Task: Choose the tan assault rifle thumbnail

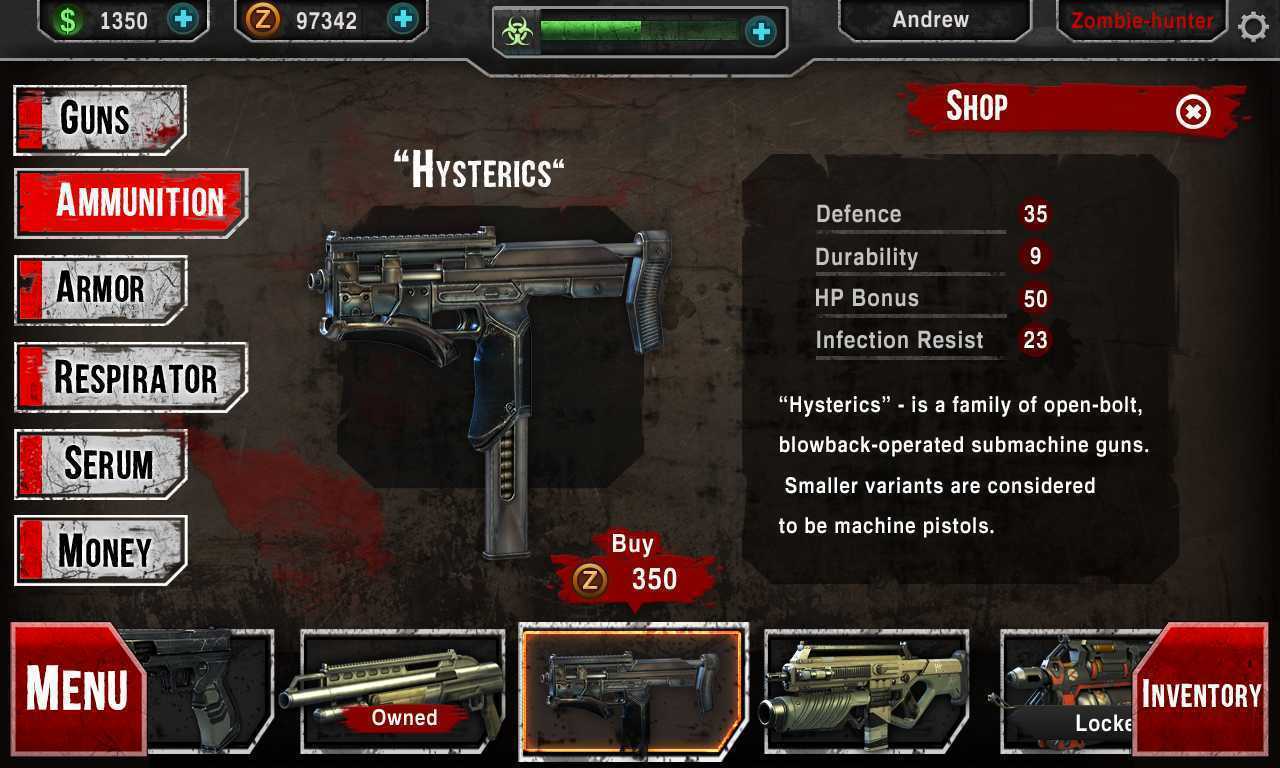Action: click(x=866, y=690)
